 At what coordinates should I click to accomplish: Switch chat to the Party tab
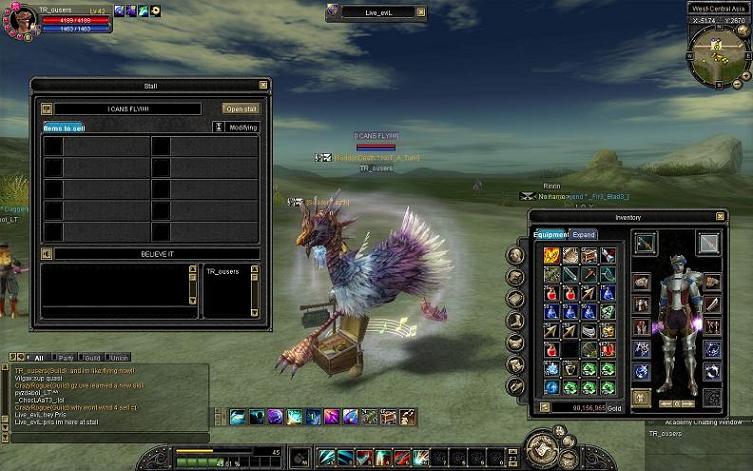pos(66,357)
